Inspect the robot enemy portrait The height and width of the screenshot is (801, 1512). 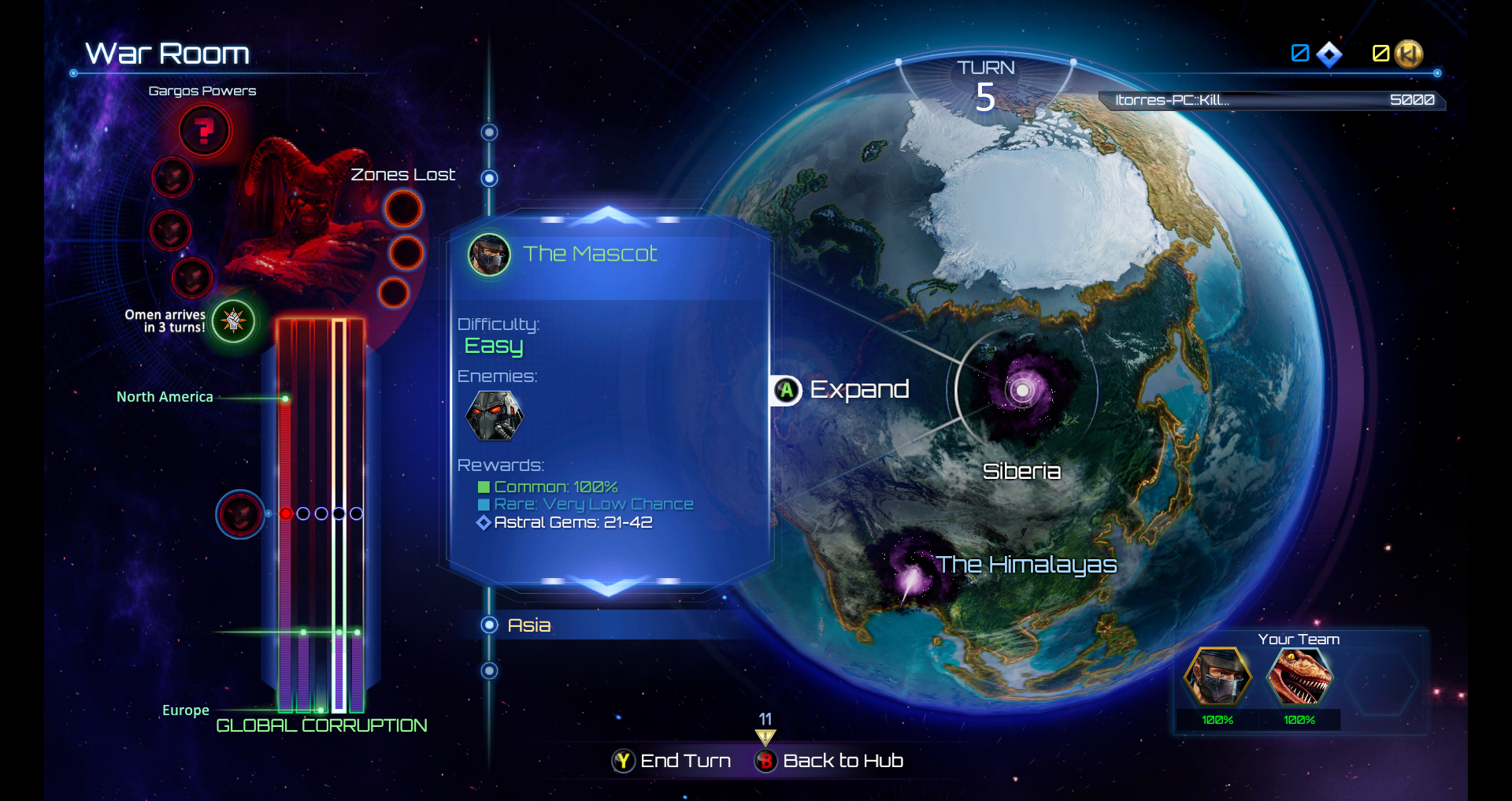point(495,415)
